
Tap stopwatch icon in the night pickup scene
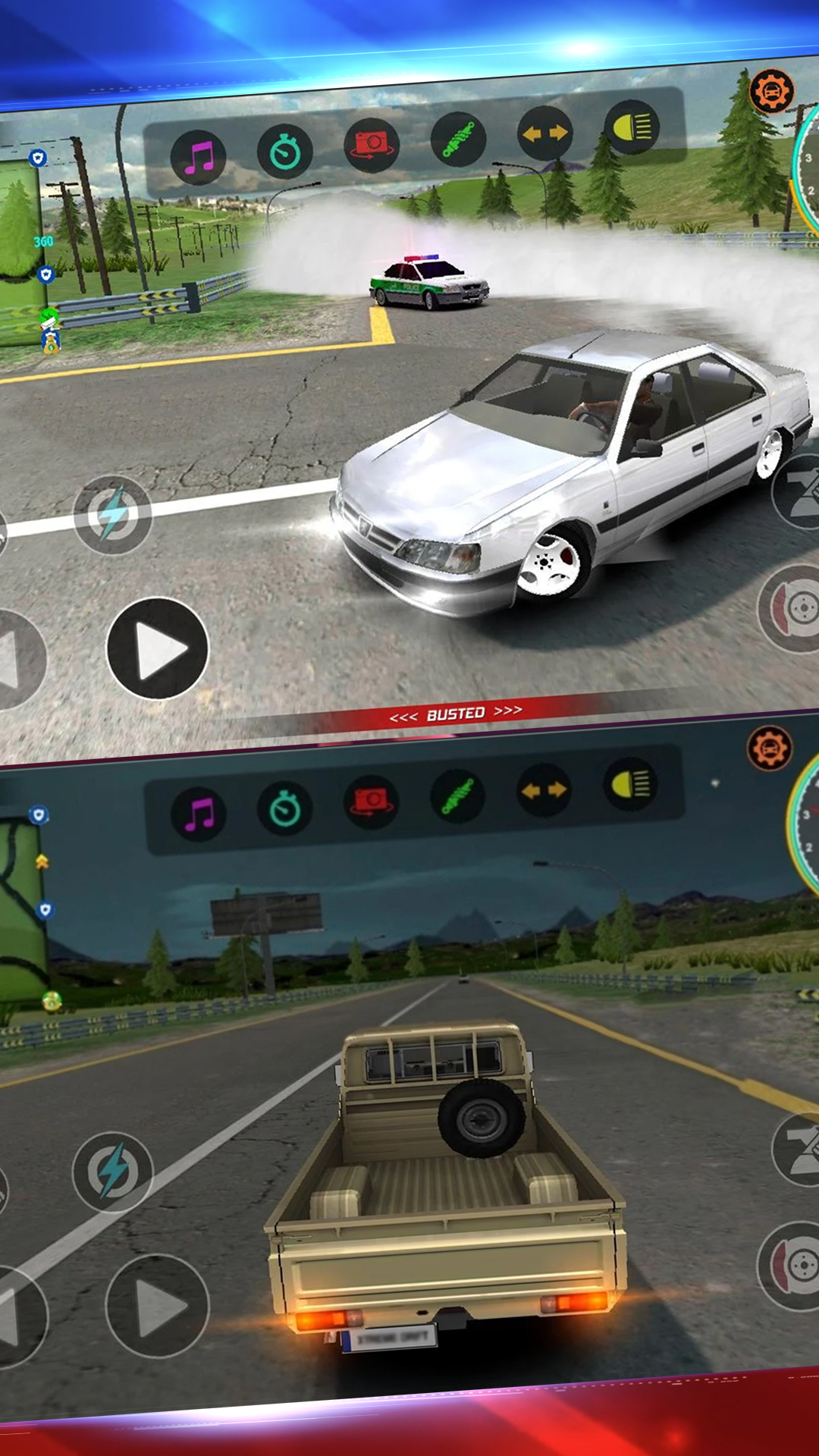point(285,808)
